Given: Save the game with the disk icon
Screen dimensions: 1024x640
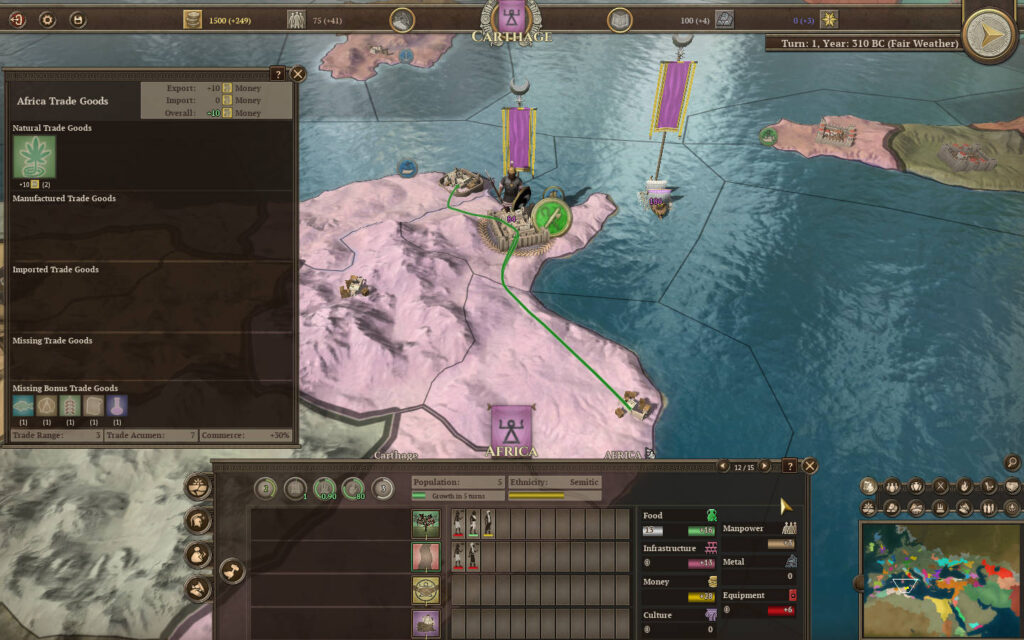Looking at the screenshot, I should coord(77,19).
